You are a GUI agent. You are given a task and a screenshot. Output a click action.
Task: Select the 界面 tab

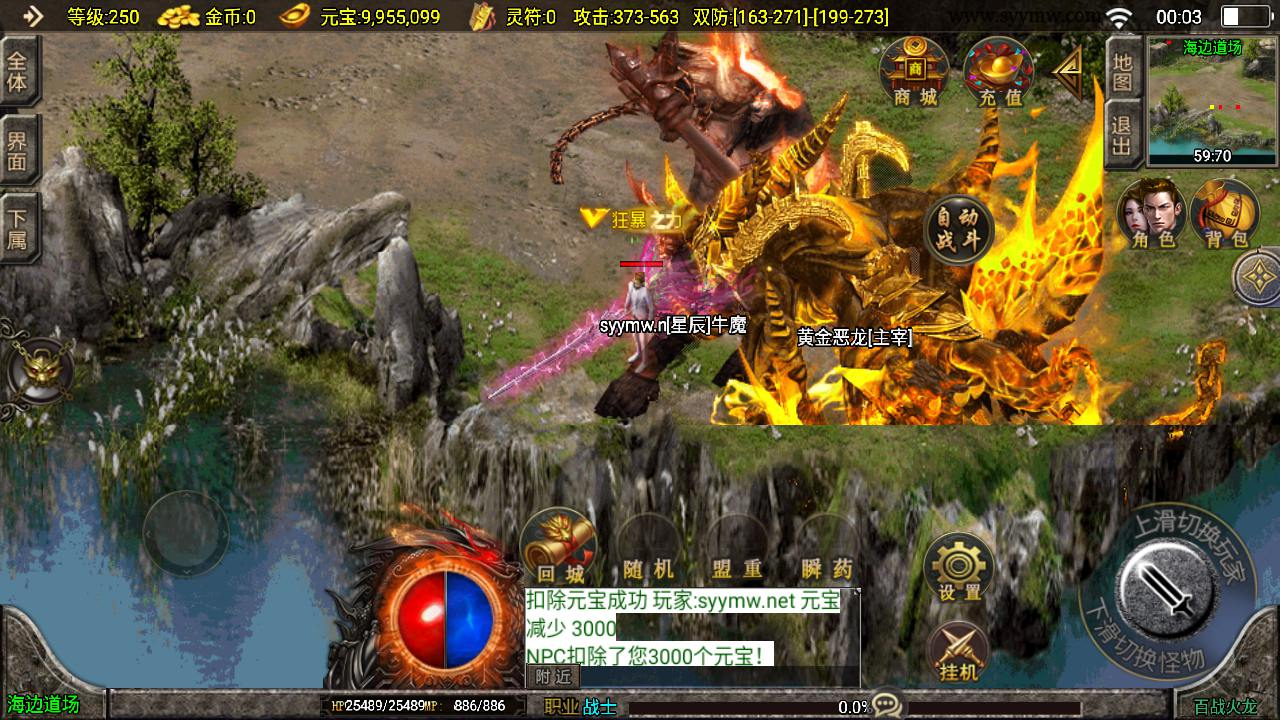(x=18, y=149)
